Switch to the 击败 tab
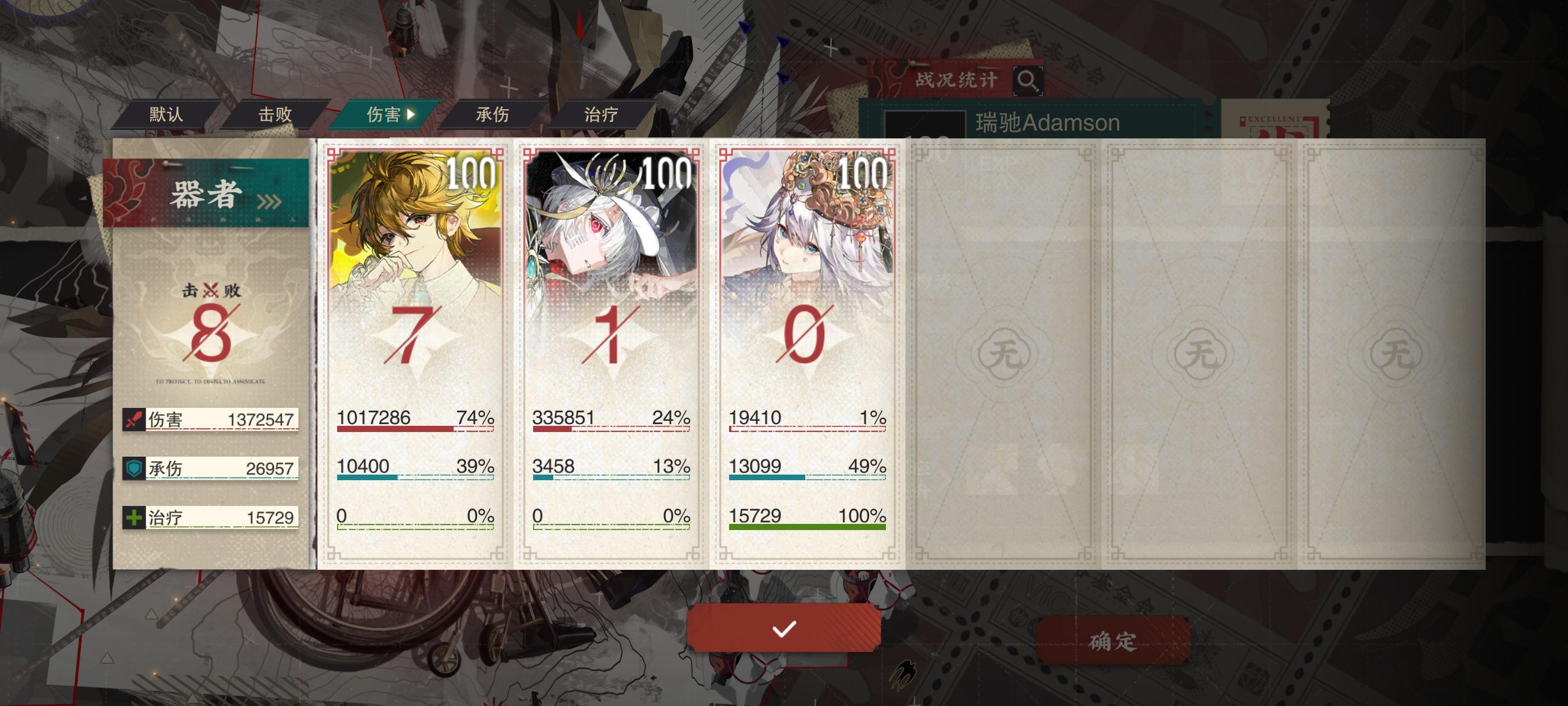The height and width of the screenshot is (706, 1568). (x=273, y=113)
